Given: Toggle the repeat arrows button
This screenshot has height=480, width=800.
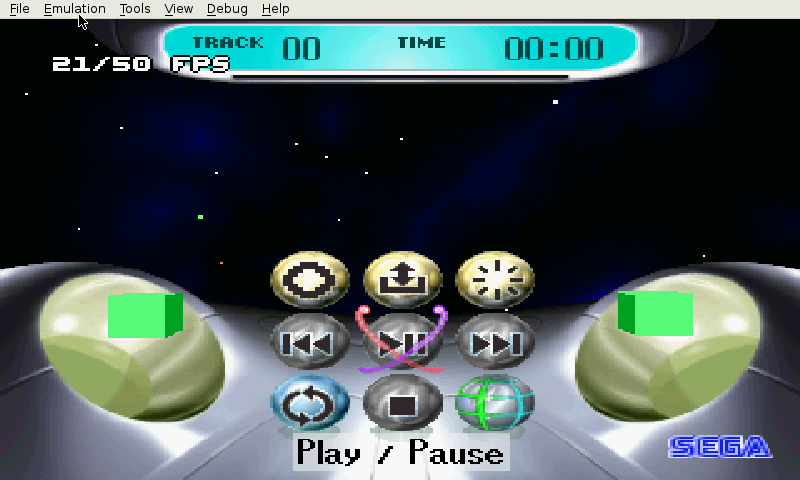Looking at the screenshot, I should (309, 404).
